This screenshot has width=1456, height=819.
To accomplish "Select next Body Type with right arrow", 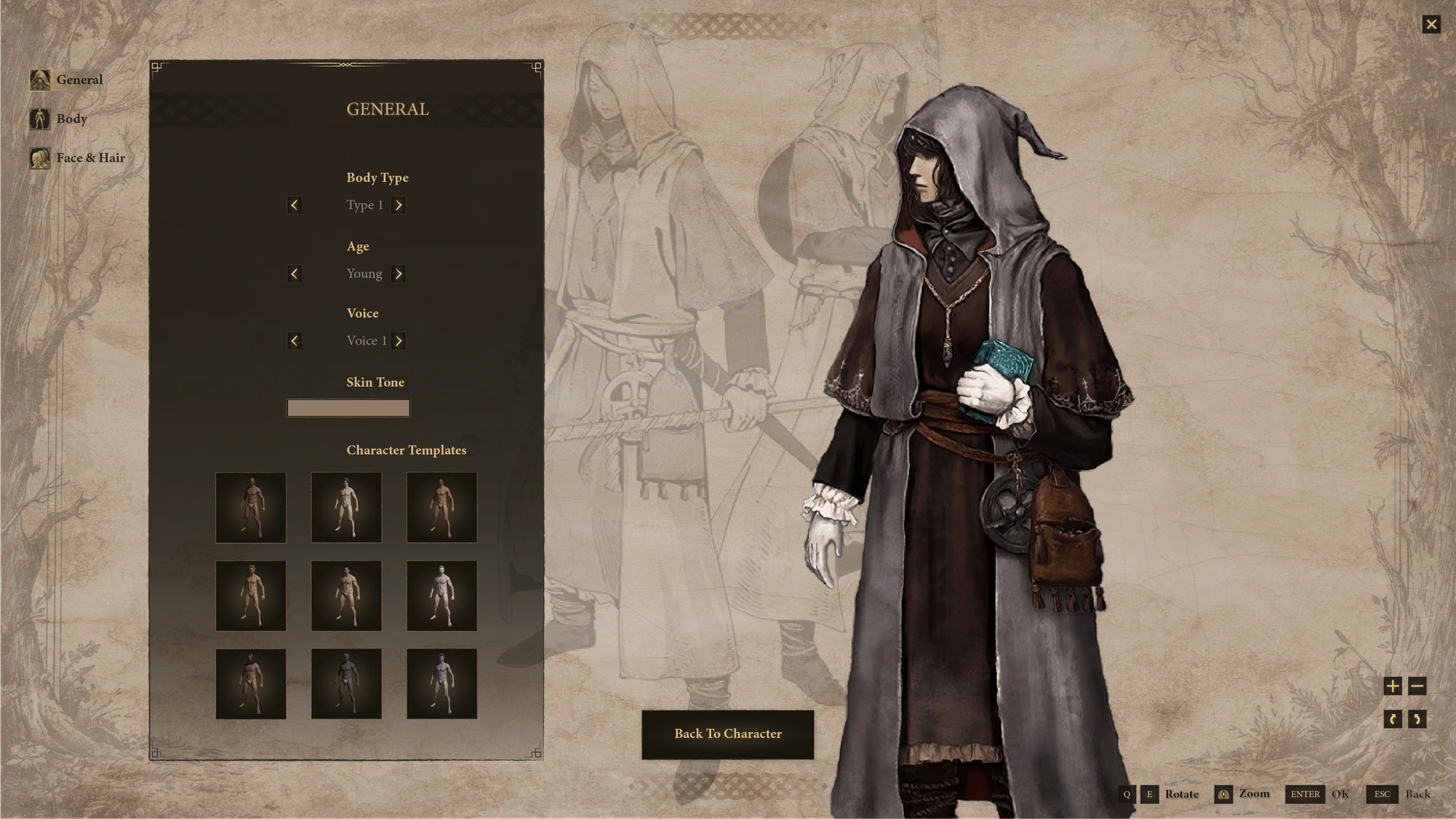I will point(398,205).
